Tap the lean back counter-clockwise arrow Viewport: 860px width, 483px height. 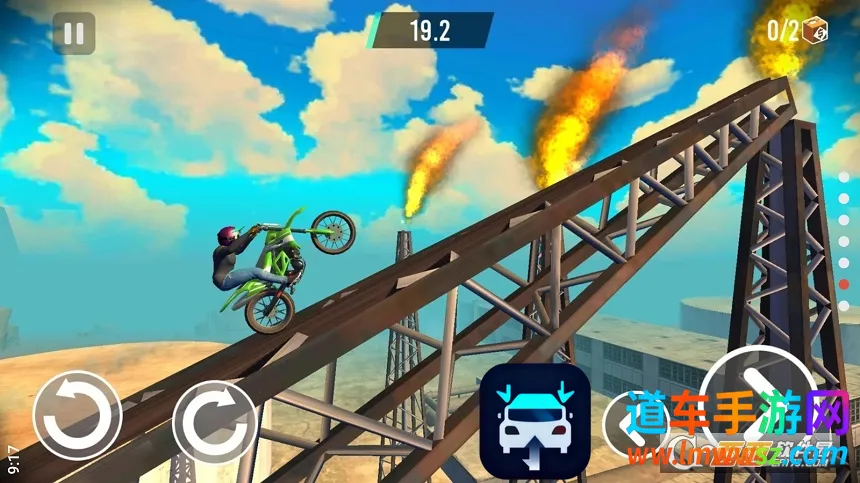pos(77,416)
